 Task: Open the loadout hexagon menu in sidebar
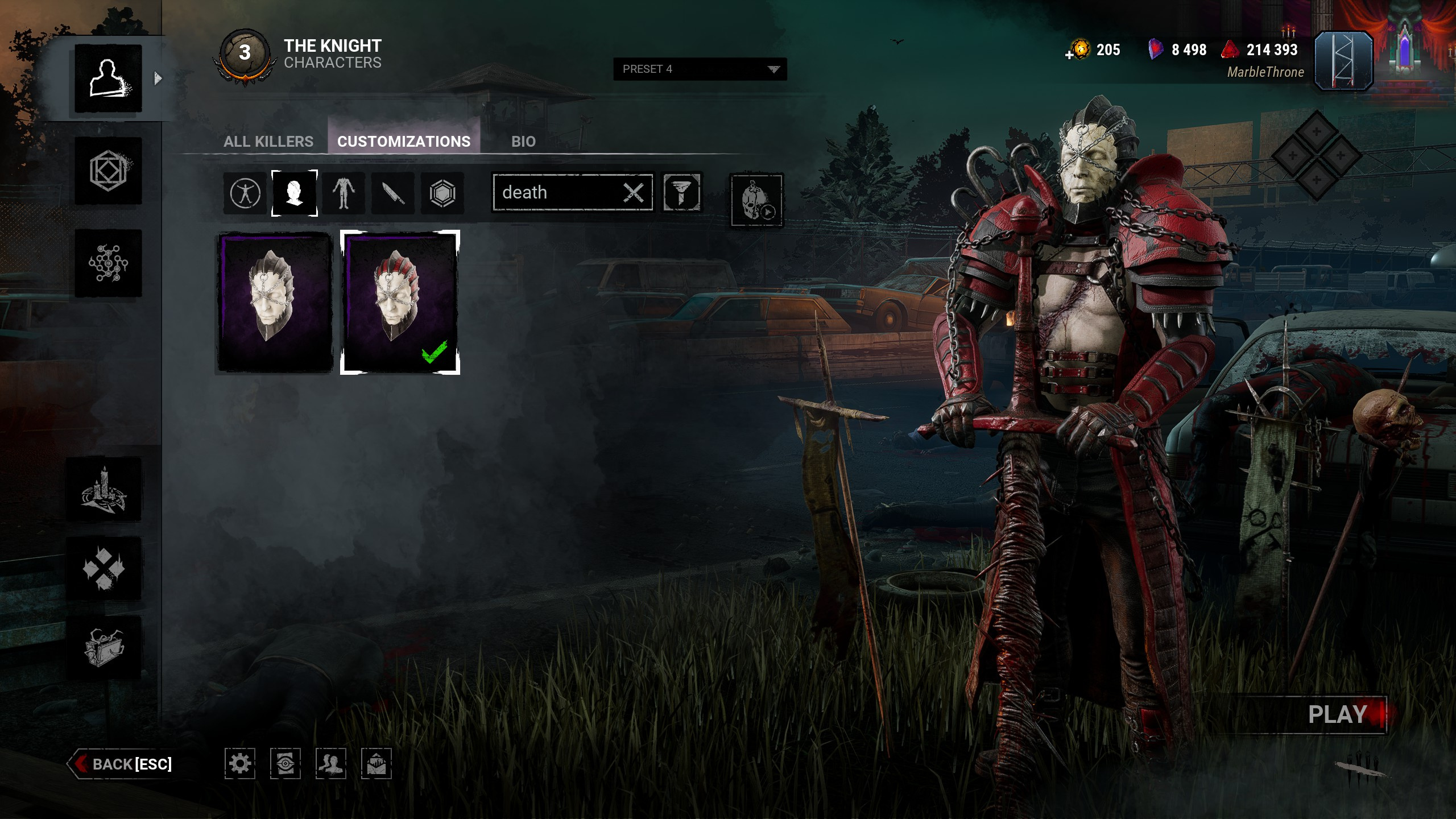coord(108,171)
